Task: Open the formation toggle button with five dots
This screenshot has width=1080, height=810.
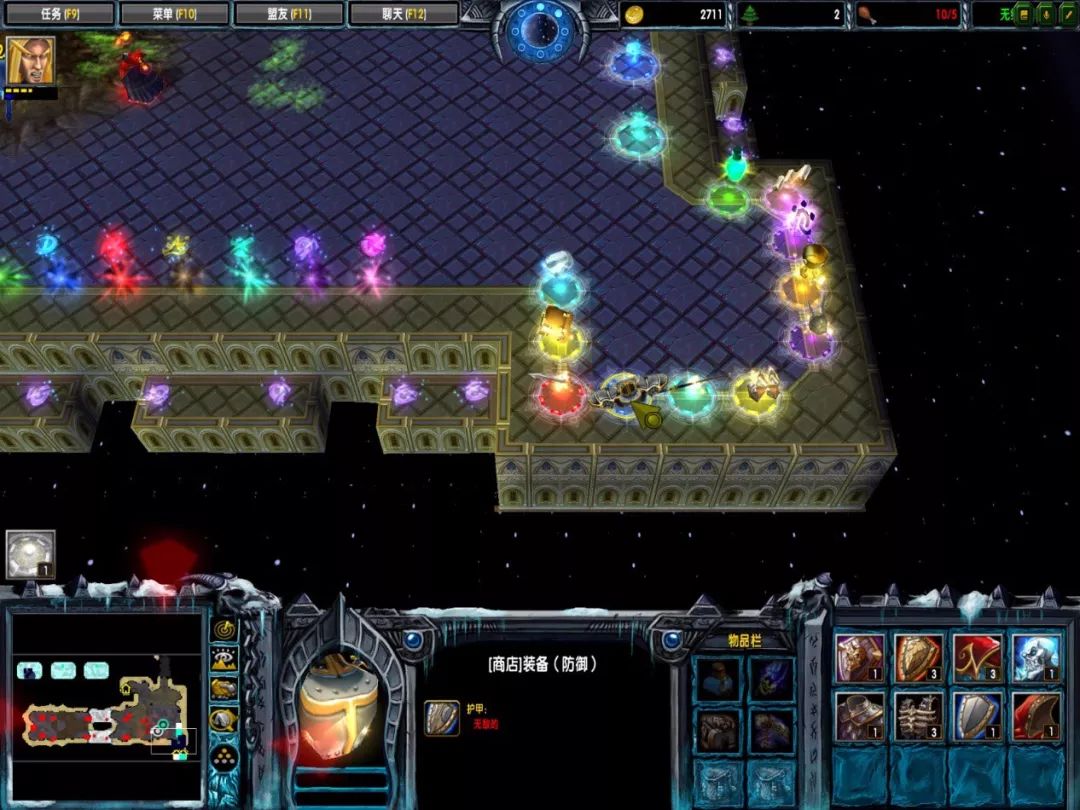Action: pyautogui.click(x=224, y=753)
